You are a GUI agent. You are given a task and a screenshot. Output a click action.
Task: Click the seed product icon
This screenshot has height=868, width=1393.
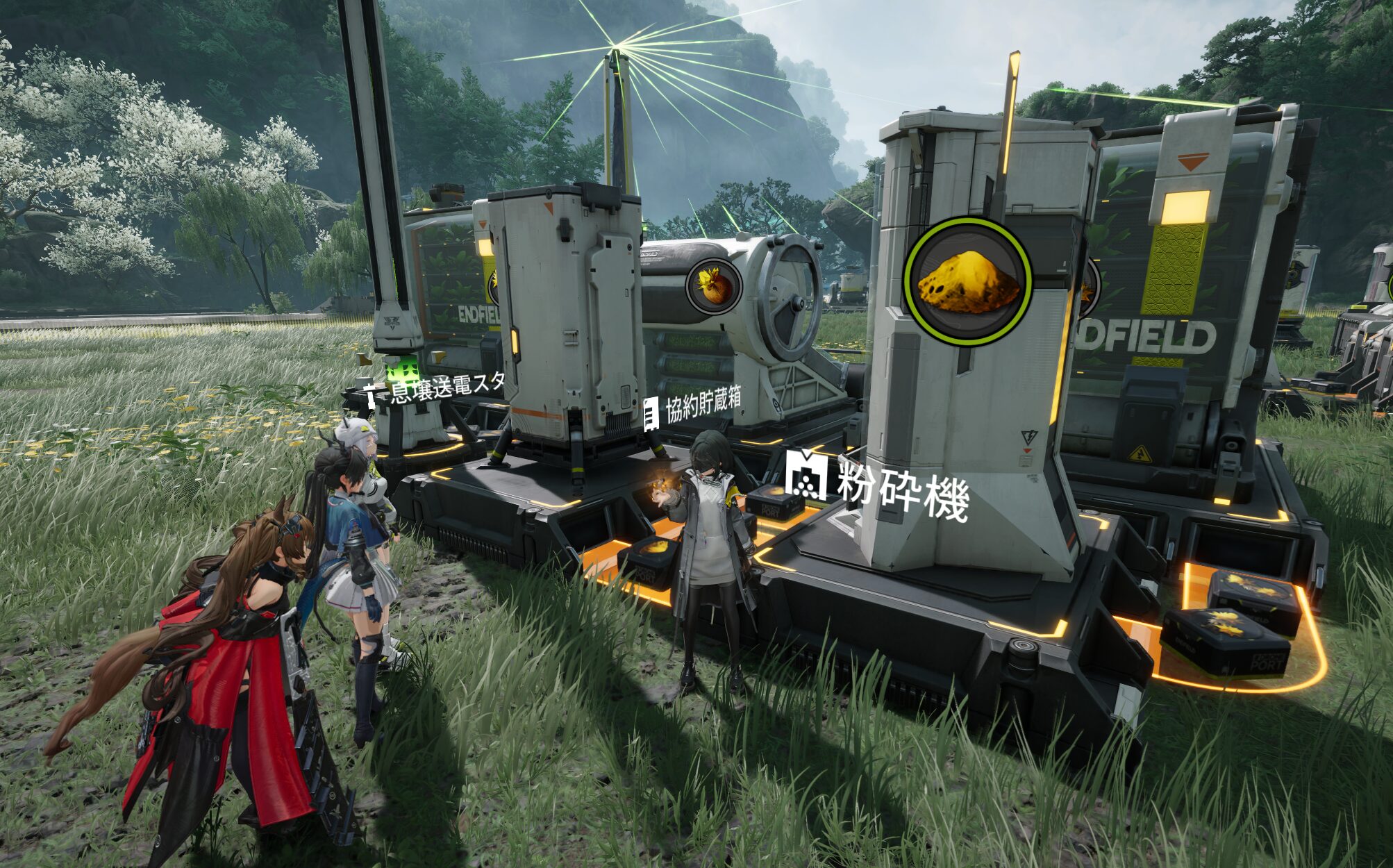tap(714, 285)
